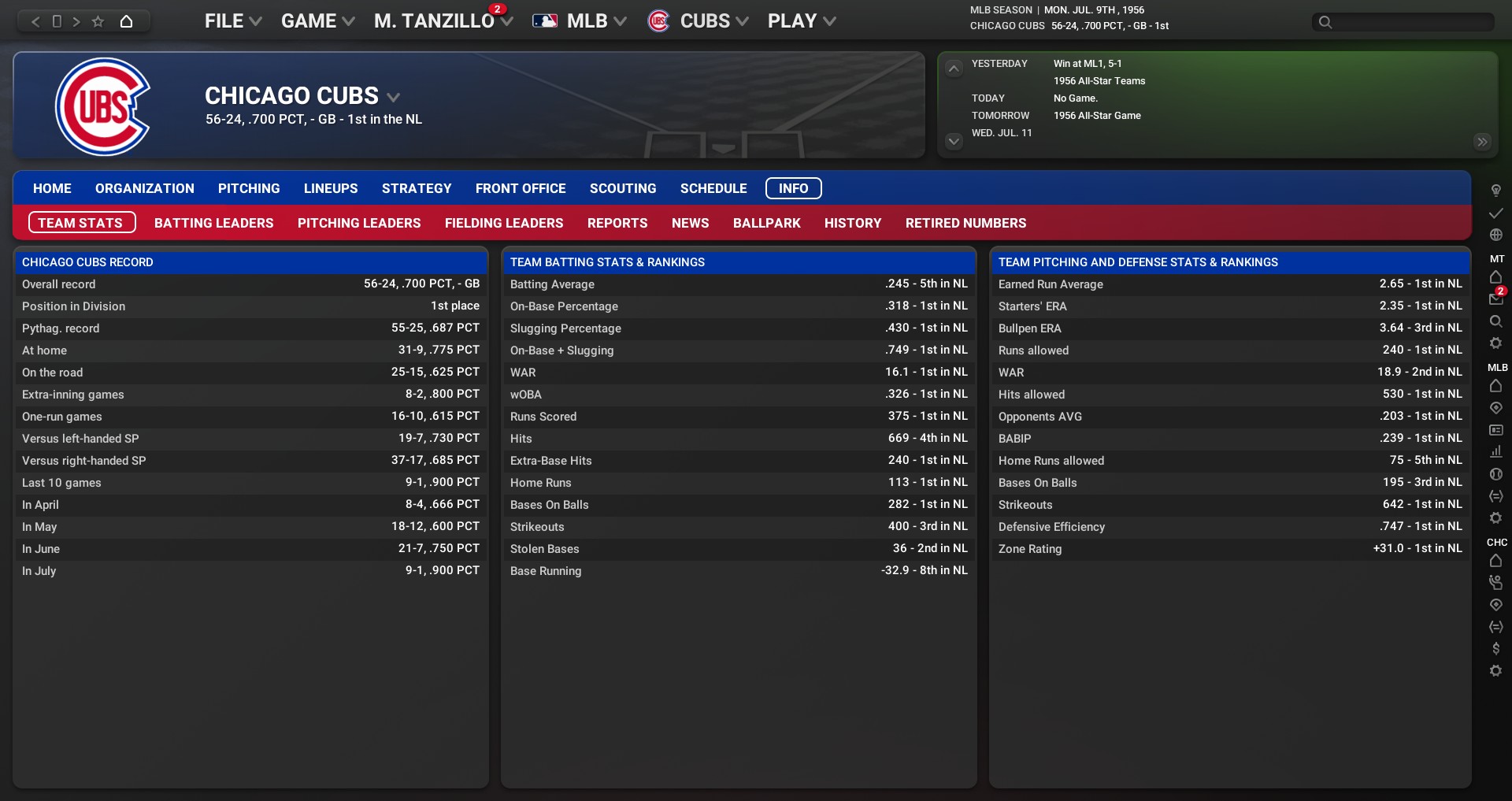Open the PLAY menu

(801, 21)
